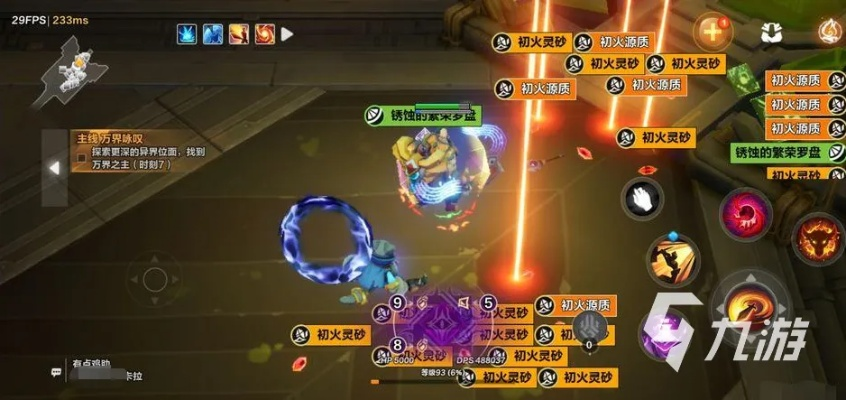Tap the orange plus button

tap(712, 29)
